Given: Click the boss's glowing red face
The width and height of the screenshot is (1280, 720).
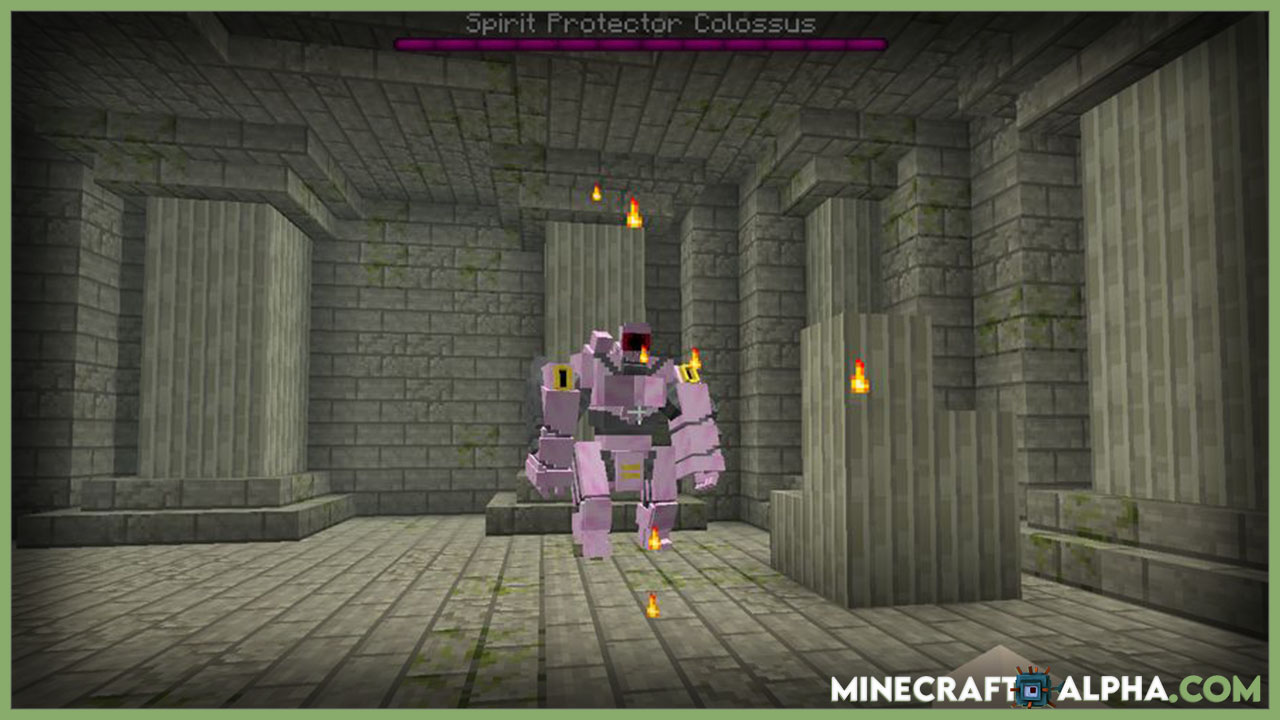Looking at the screenshot, I should (x=633, y=340).
